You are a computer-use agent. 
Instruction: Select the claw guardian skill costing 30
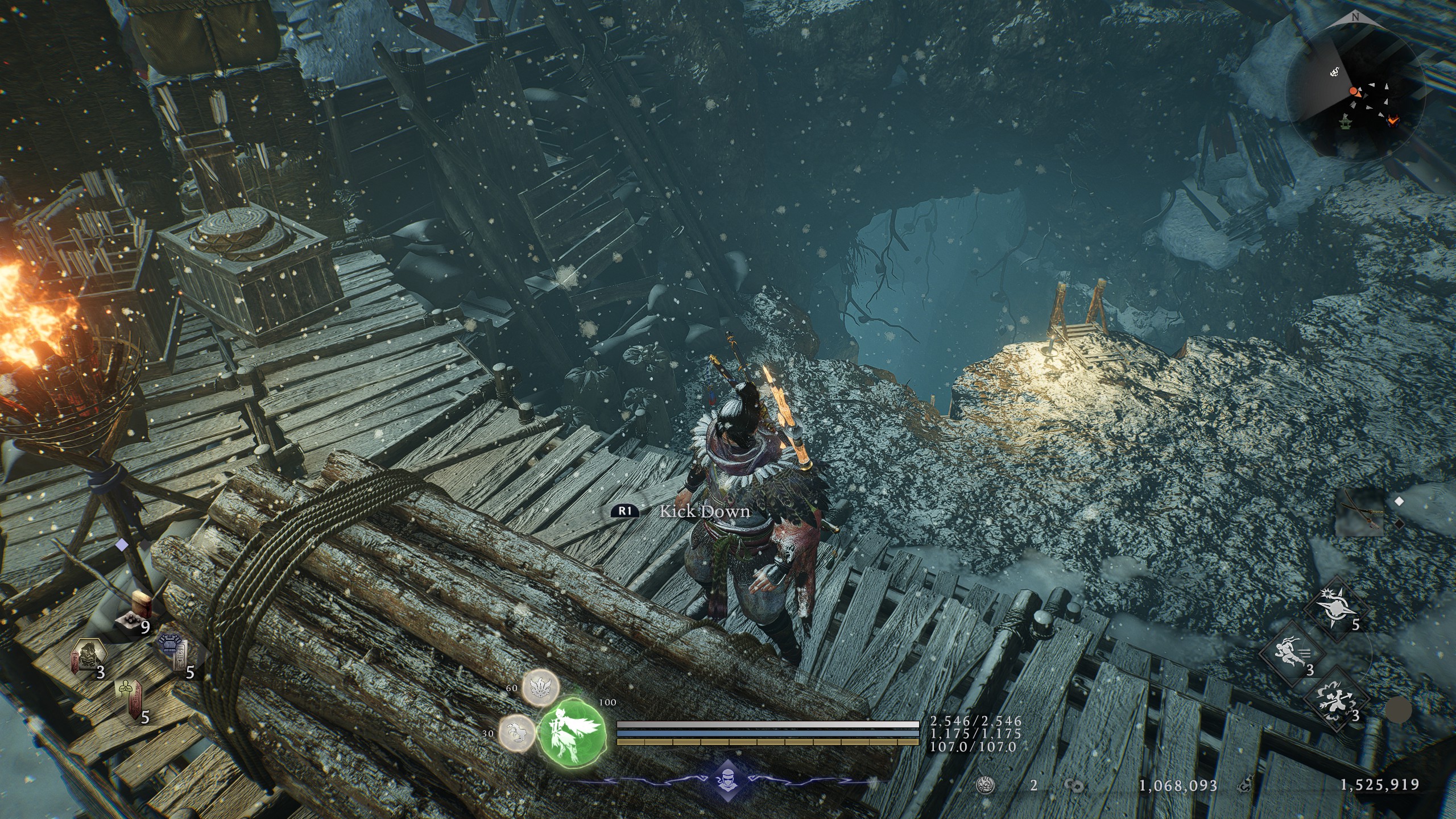[x=516, y=733]
